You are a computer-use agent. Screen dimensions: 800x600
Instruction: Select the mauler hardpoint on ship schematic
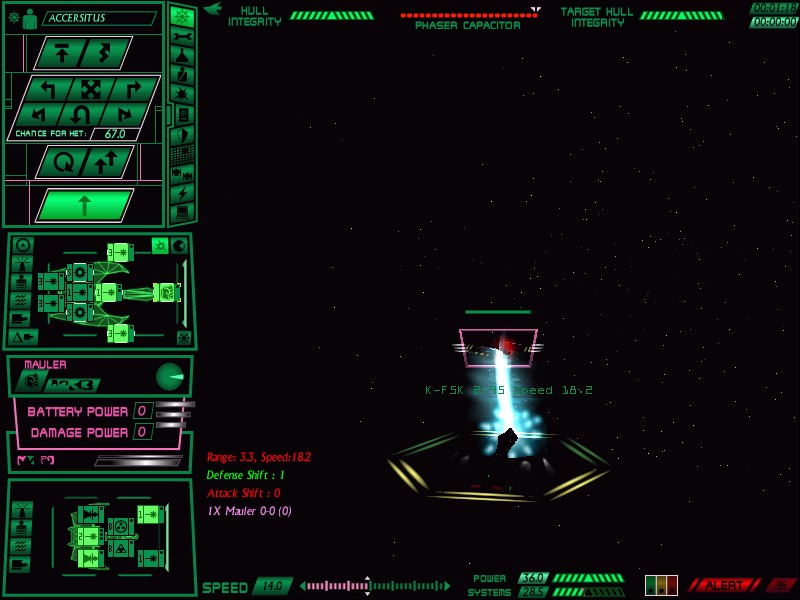(166, 292)
